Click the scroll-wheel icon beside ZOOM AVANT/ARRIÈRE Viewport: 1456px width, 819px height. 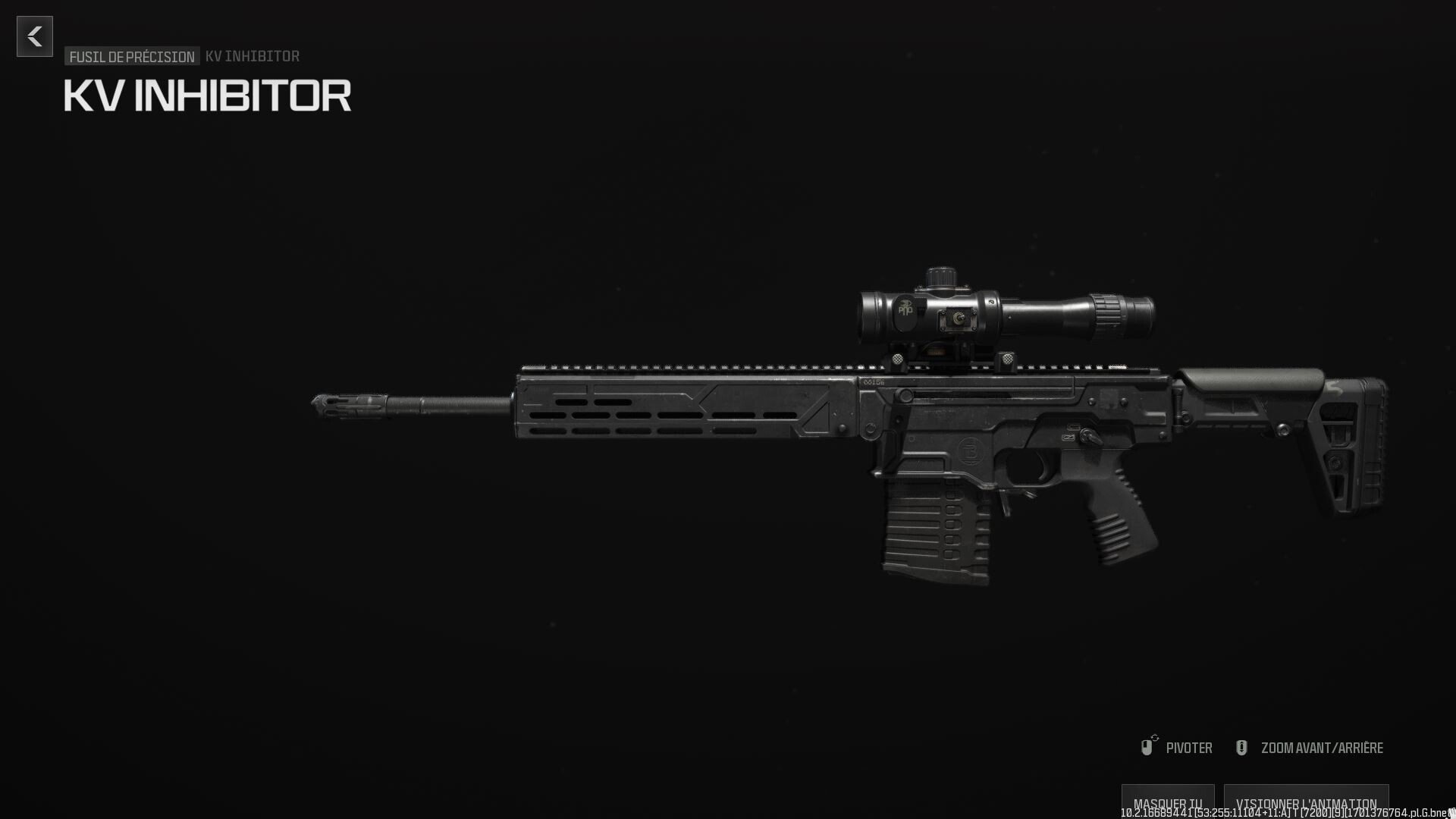pos(1241,747)
